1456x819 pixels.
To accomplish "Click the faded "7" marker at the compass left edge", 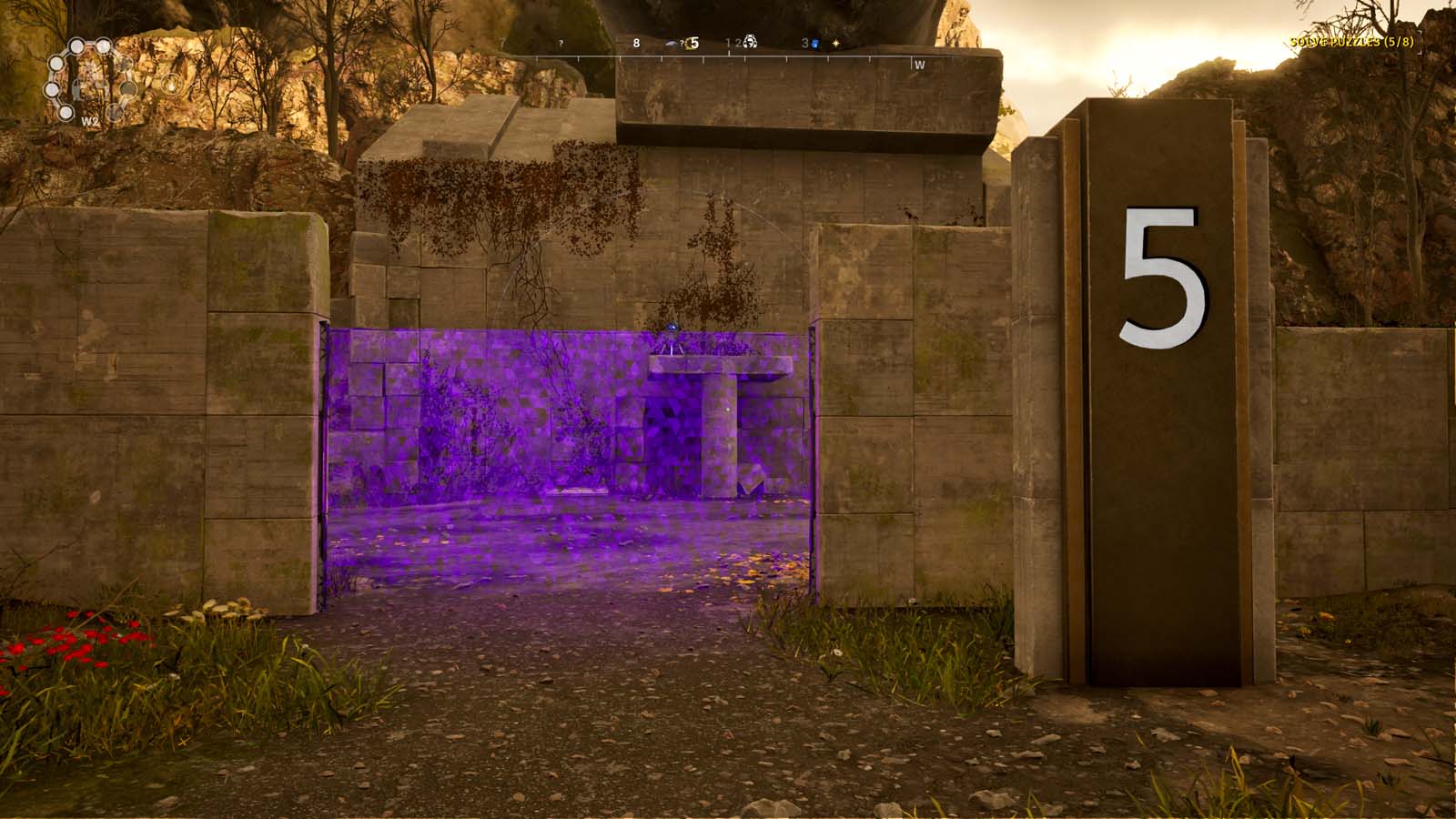I will tap(500, 42).
